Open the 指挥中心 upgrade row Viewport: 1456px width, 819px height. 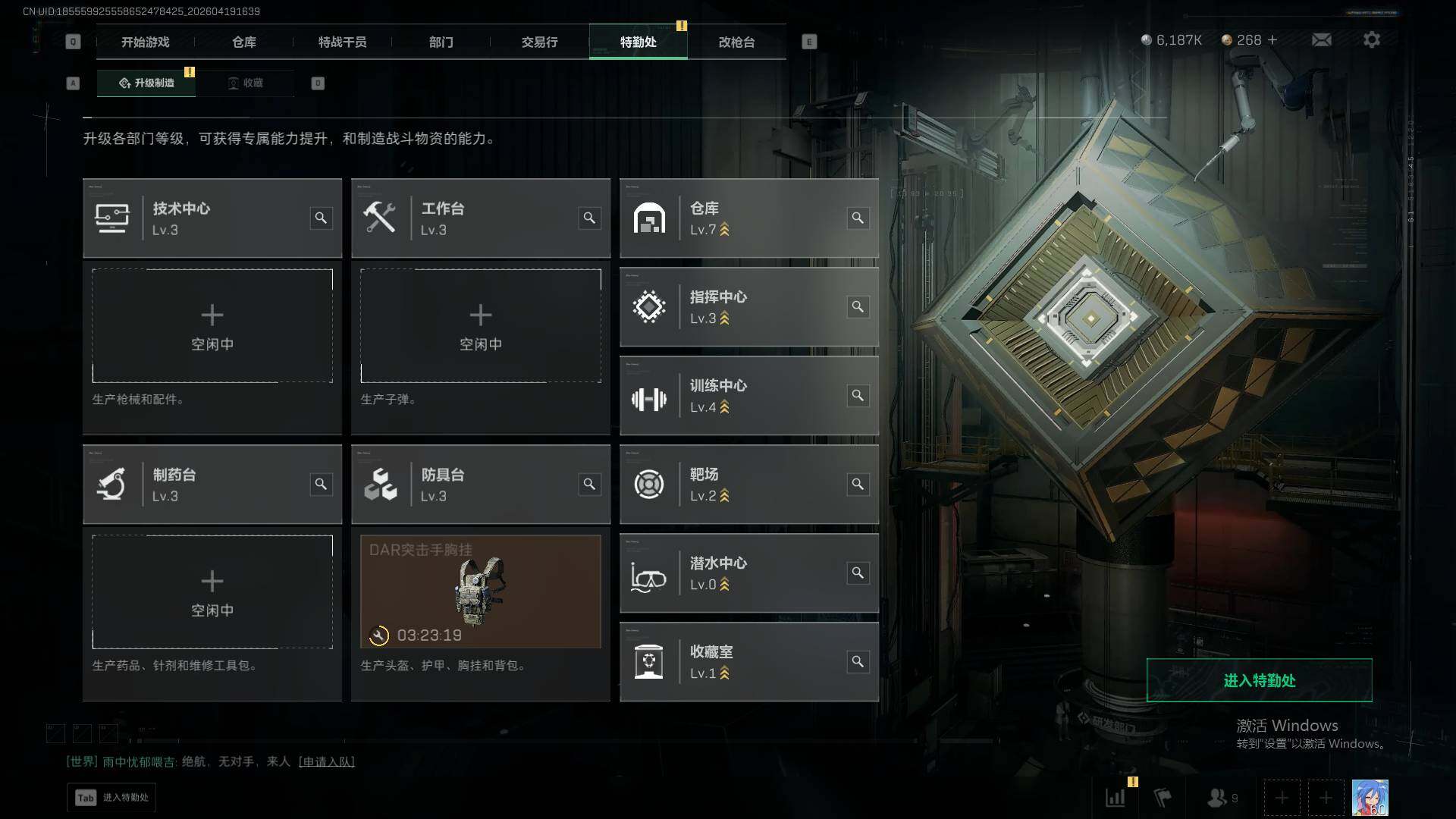[748, 307]
